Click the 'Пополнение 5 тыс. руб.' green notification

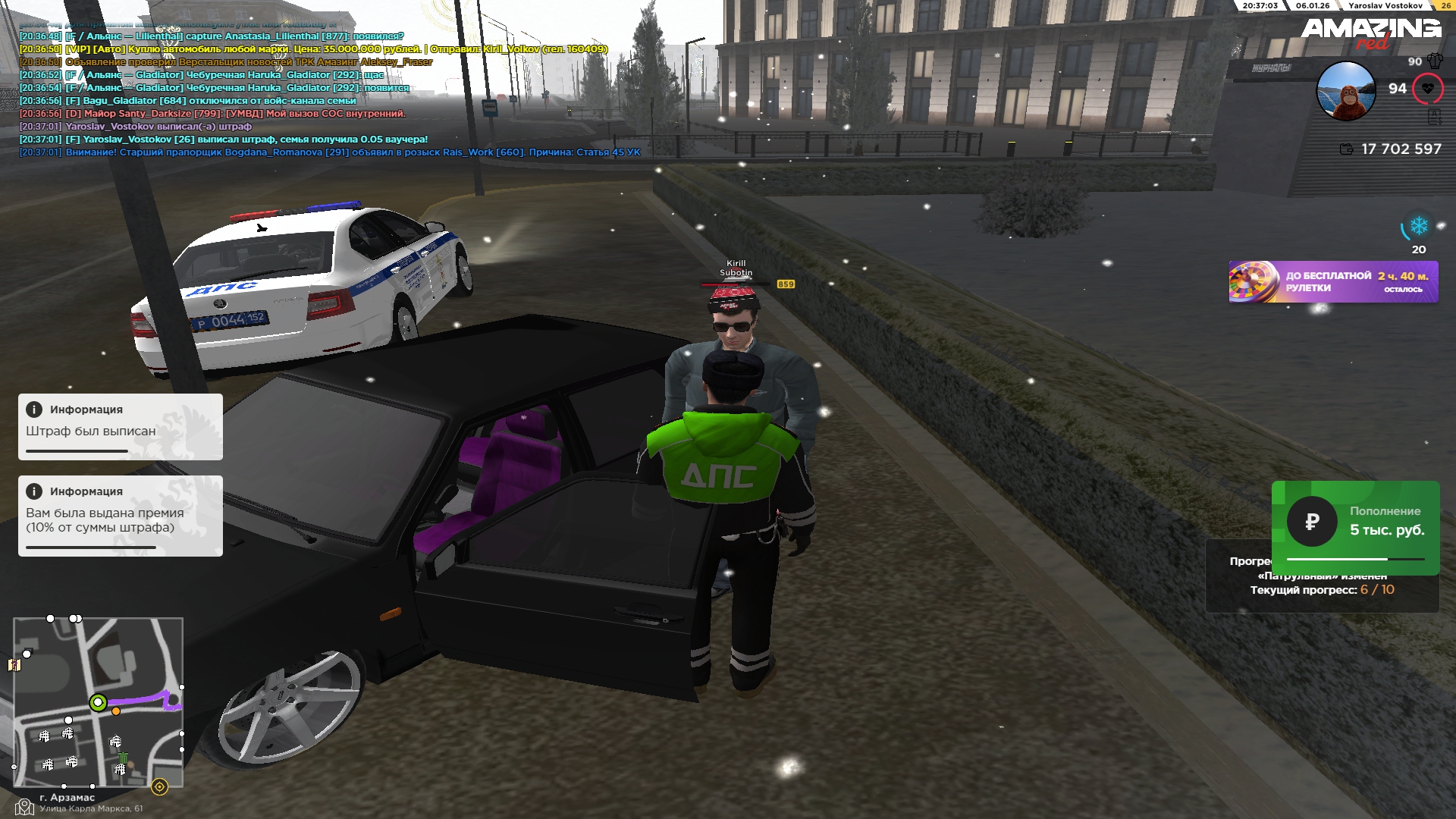[x=1355, y=527]
